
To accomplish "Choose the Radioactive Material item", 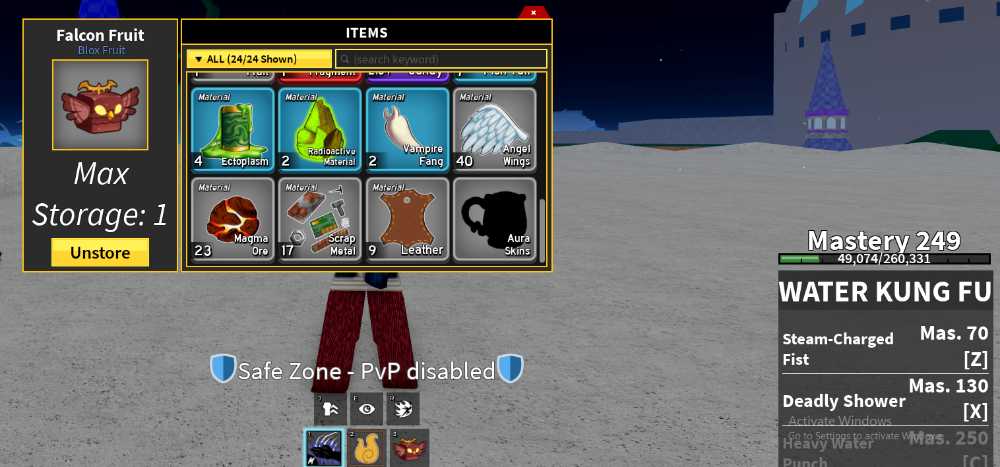I will [x=319, y=130].
